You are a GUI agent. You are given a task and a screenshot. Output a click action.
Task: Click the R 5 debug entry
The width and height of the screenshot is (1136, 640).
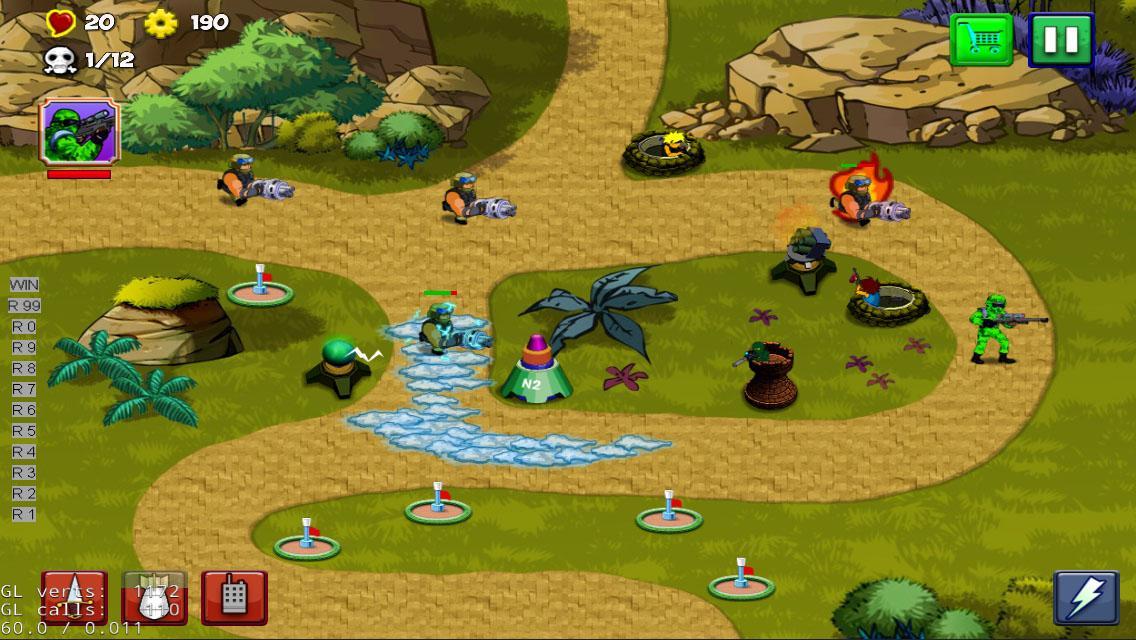tap(24, 431)
